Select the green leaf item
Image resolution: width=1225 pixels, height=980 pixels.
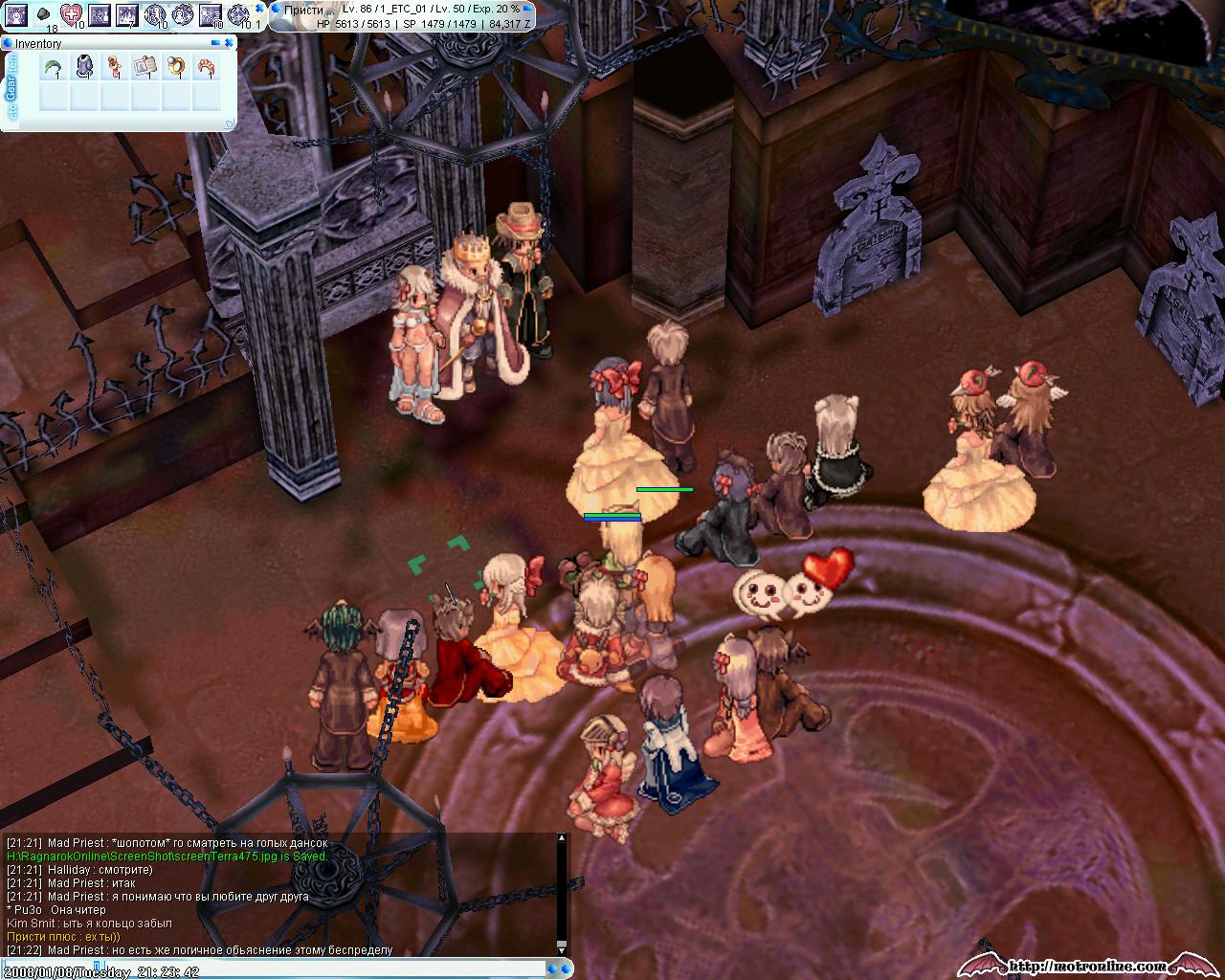tap(53, 67)
